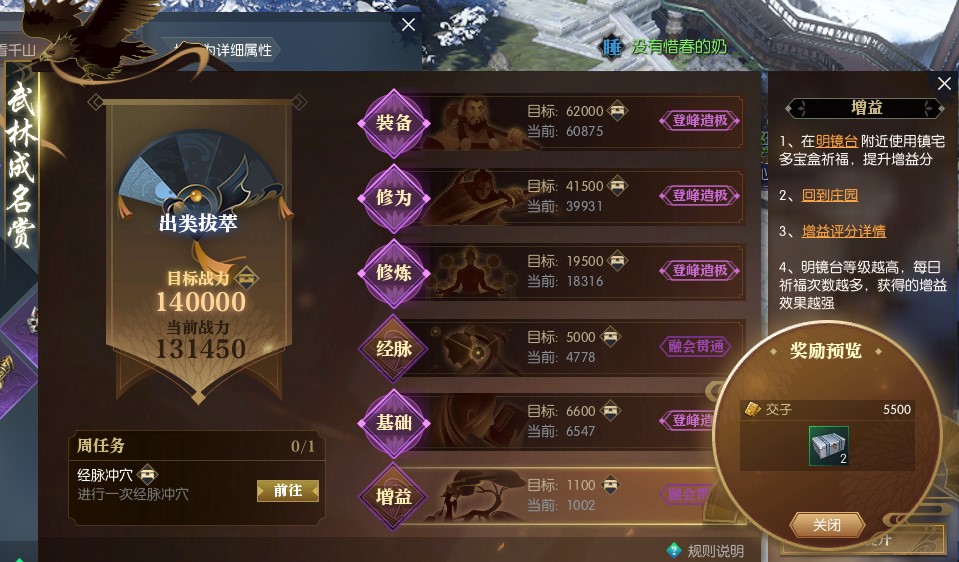The height and width of the screenshot is (562, 959).
Task: Click 登峰造极 badge on the 装备 row
Action: (x=700, y=121)
